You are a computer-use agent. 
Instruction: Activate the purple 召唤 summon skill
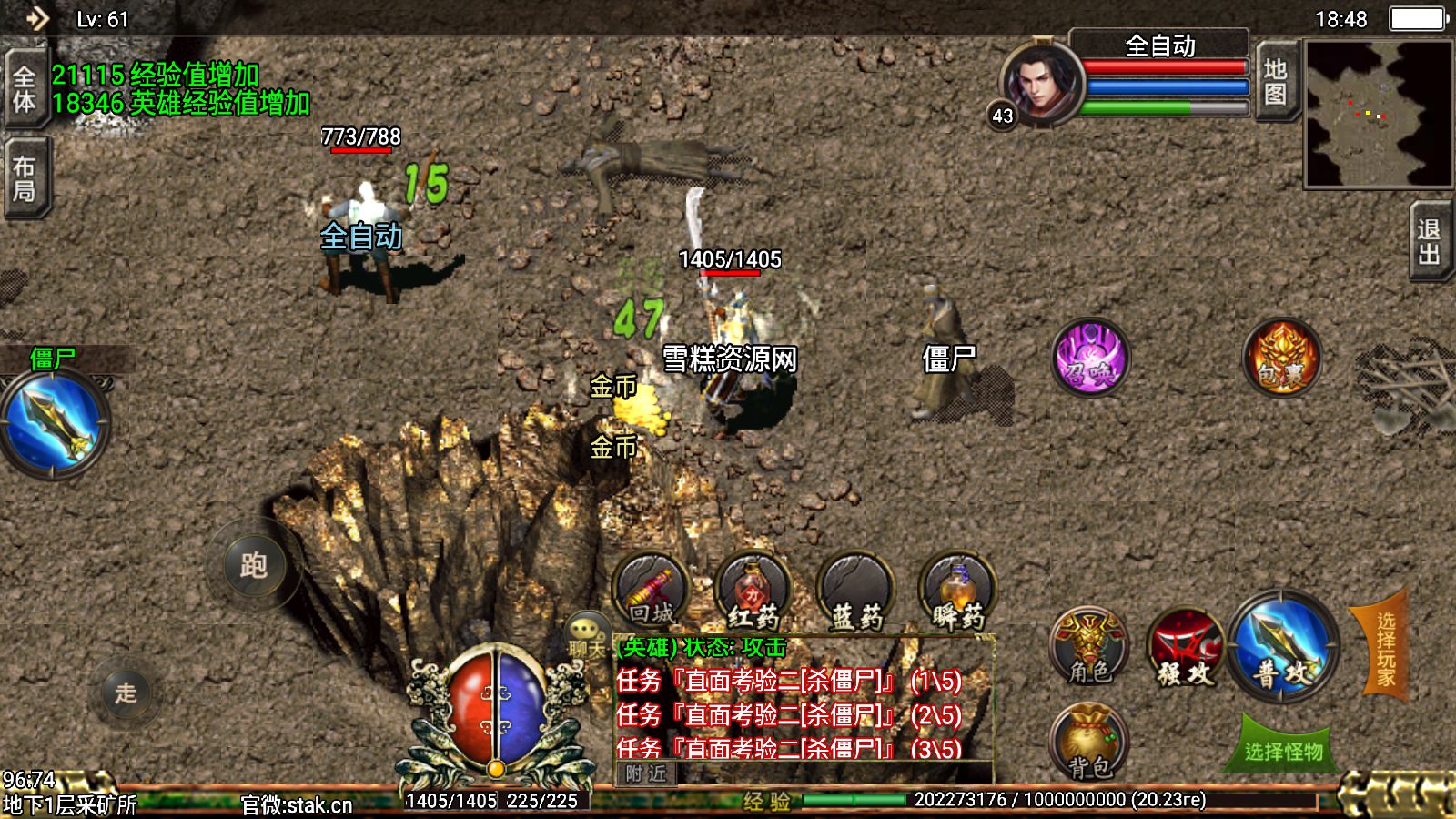(1090, 358)
